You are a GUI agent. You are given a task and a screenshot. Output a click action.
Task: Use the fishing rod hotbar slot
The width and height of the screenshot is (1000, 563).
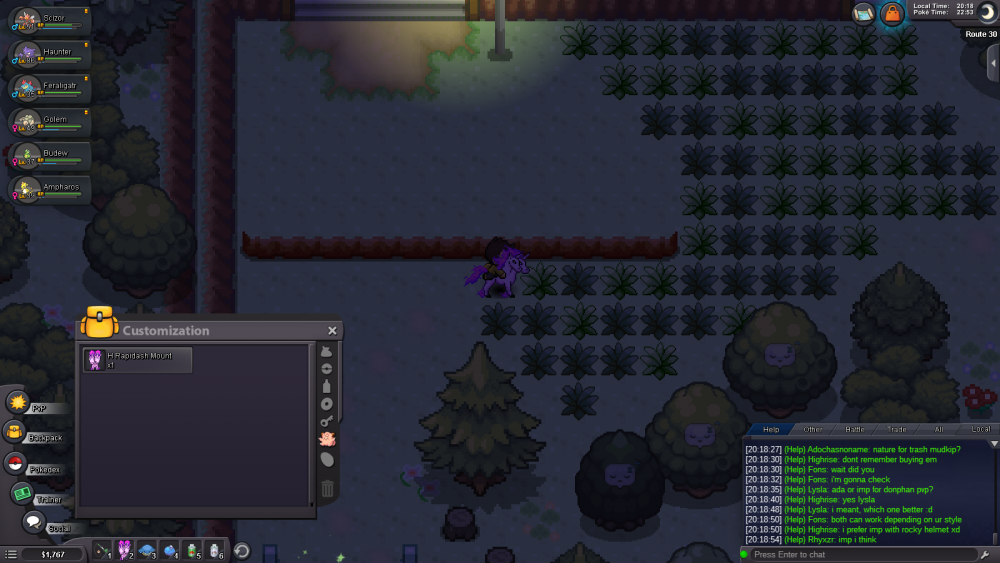coord(101,550)
